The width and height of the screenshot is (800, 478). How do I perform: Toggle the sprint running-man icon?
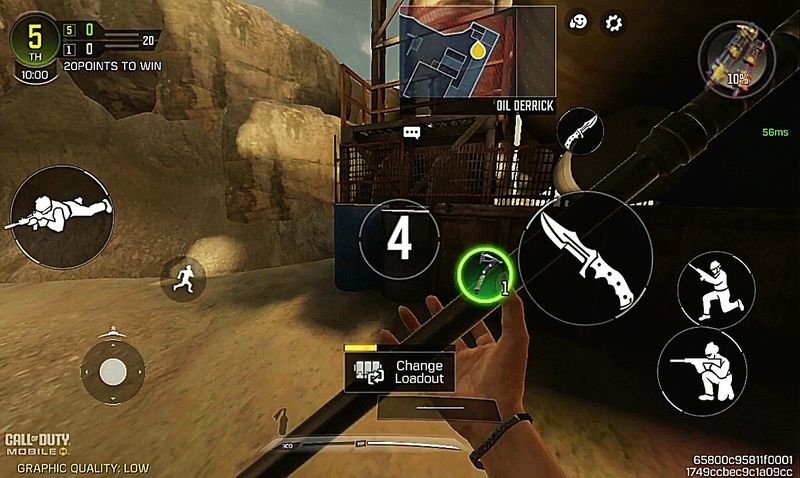click(x=184, y=277)
